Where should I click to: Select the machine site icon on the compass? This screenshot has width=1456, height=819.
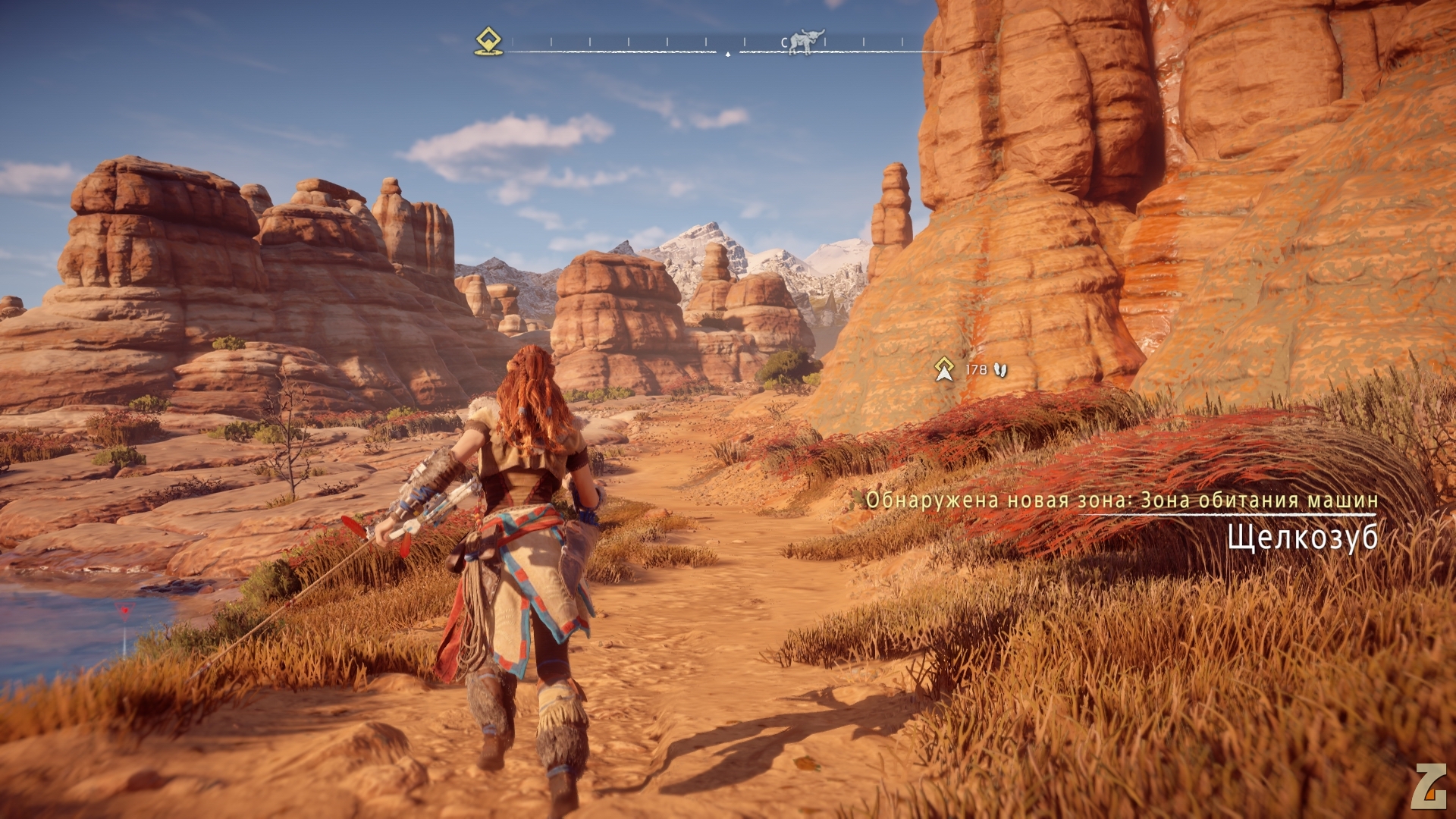[x=805, y=42]
